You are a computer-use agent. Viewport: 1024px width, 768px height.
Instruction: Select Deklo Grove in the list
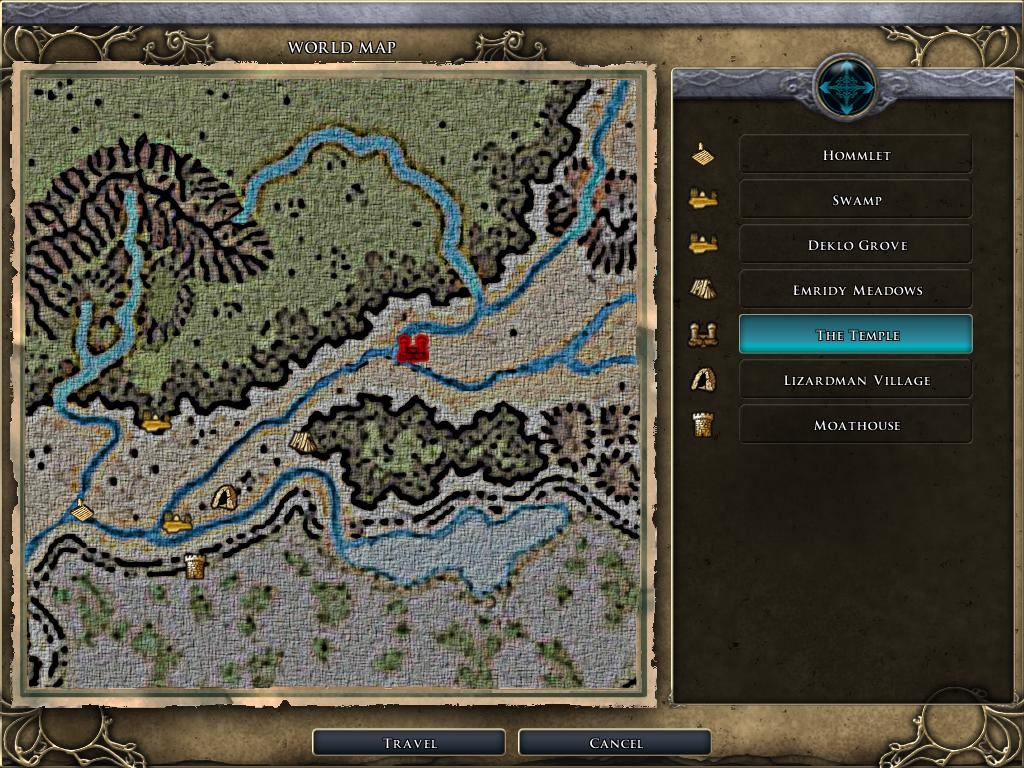(855, 245)
